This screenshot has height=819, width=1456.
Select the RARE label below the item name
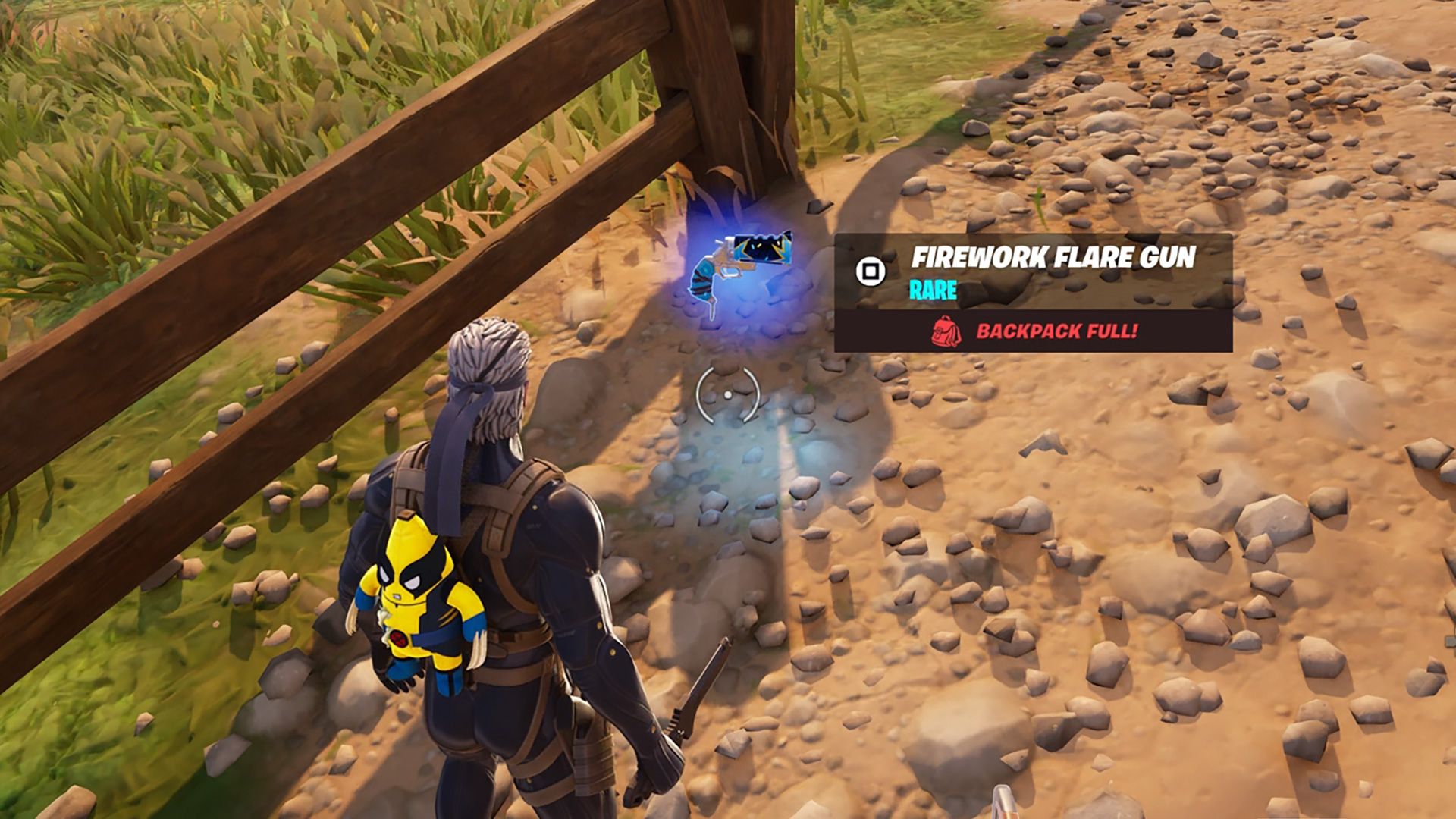(931, 290)
